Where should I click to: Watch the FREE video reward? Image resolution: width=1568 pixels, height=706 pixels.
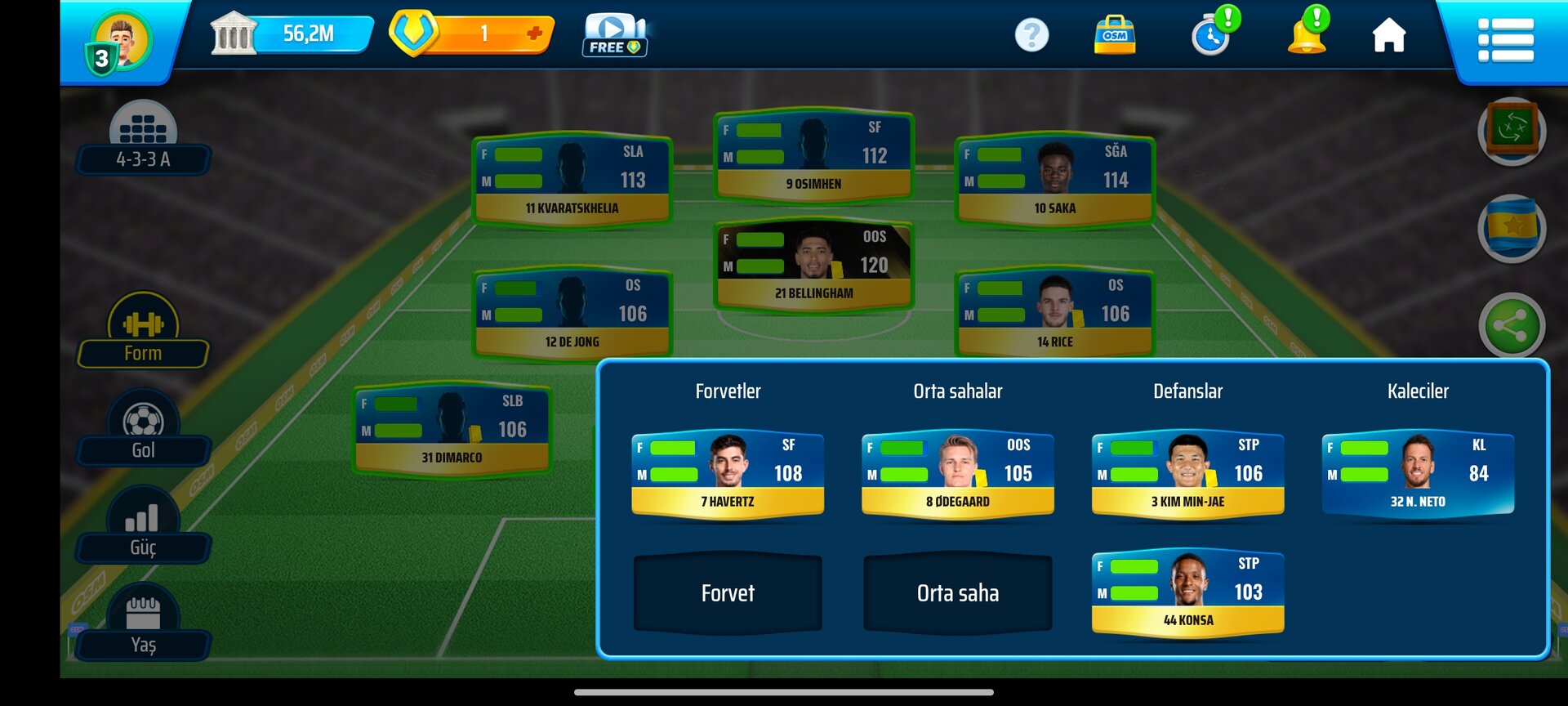point(614,36)
